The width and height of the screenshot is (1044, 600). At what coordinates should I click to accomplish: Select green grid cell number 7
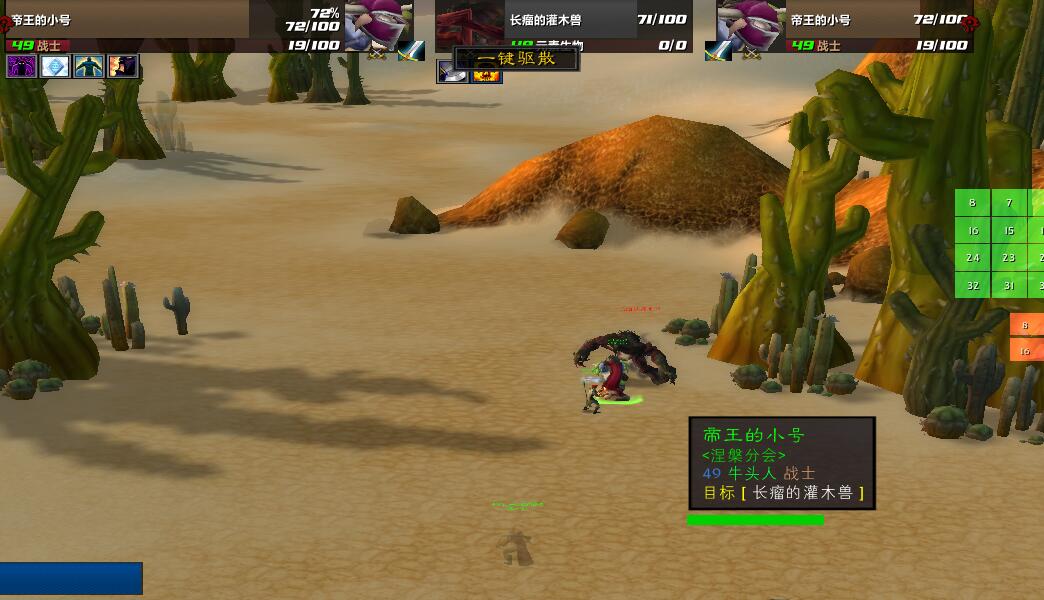[x=1008, y=203]
